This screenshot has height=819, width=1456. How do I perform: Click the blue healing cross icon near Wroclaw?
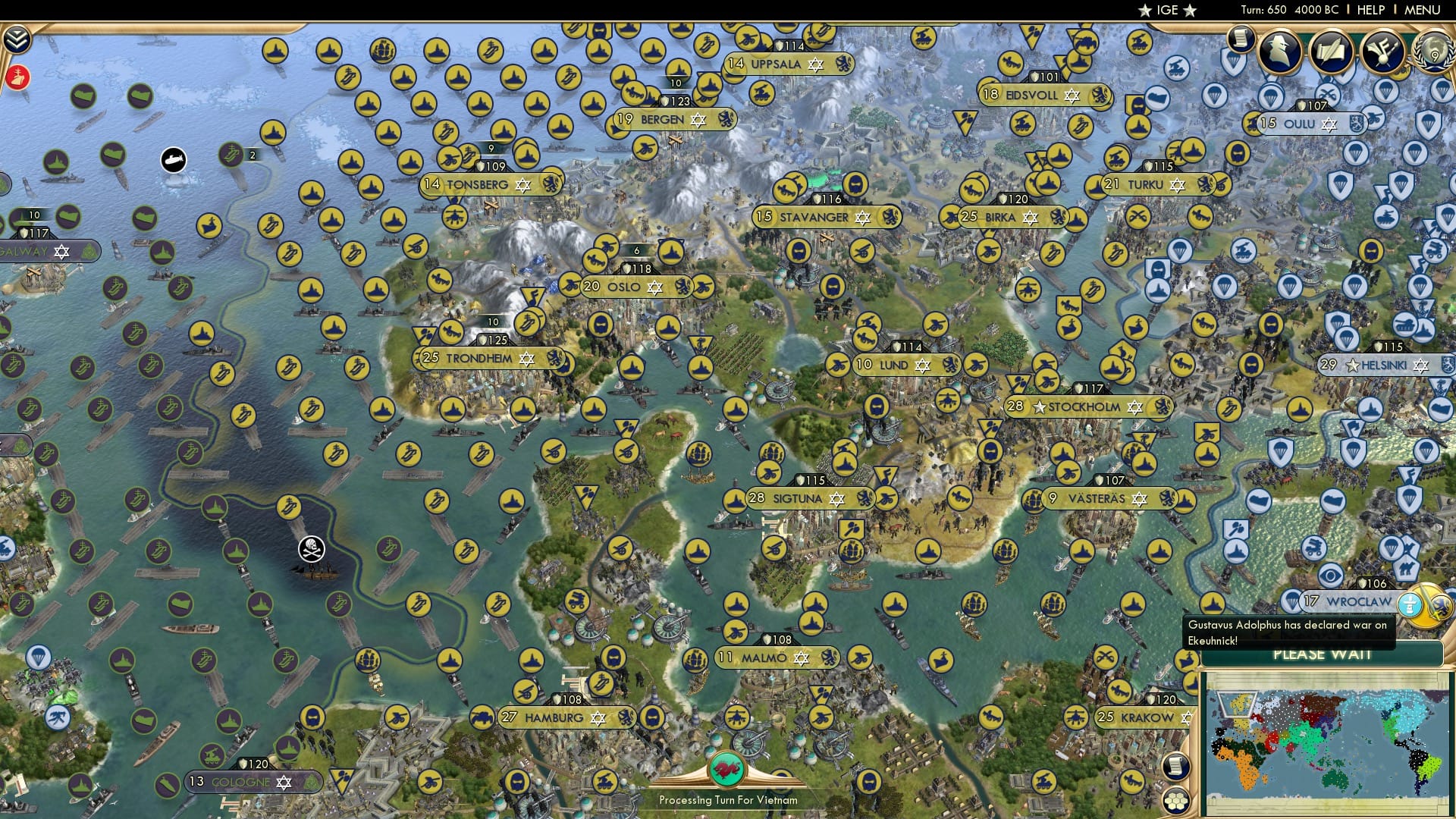coord(1409,604)
